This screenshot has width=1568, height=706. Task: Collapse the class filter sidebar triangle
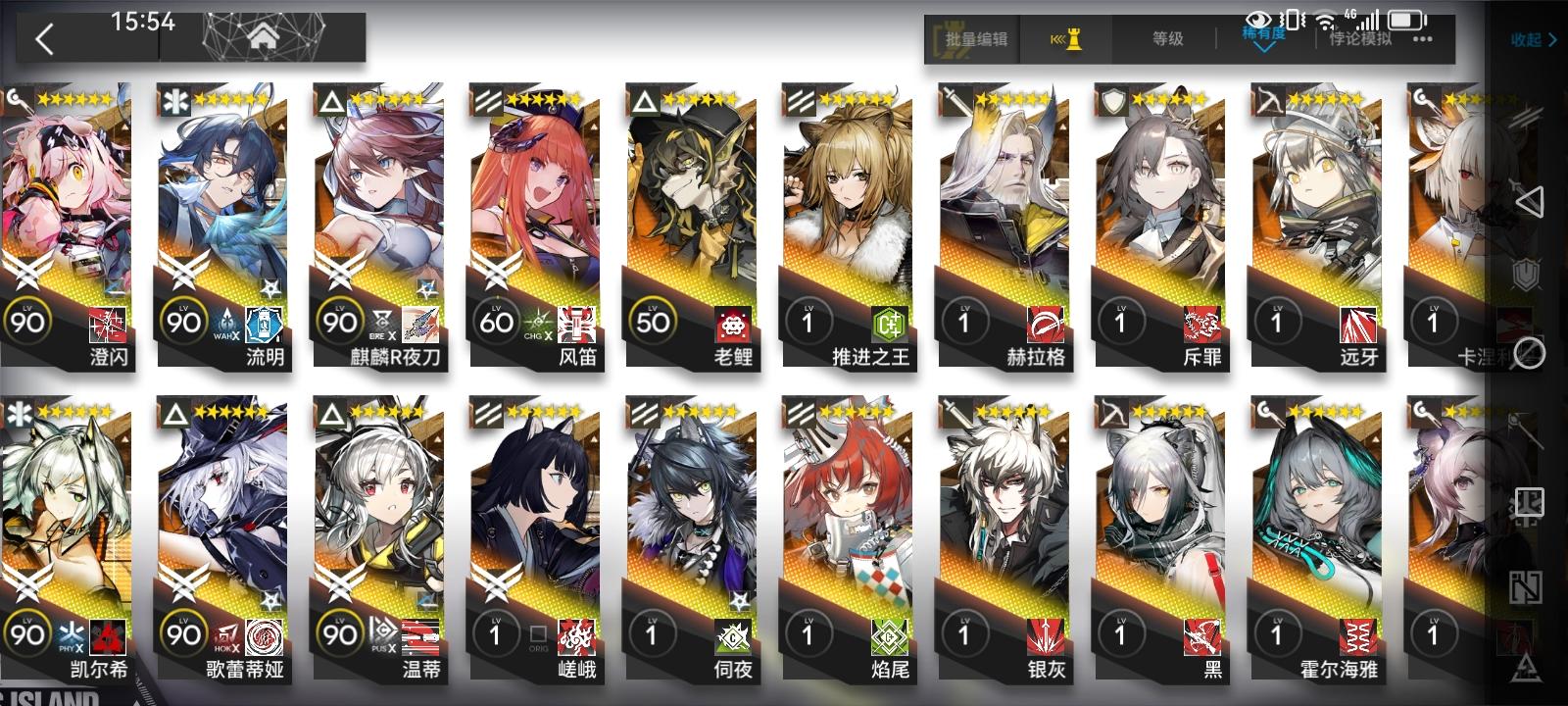(1531, 203)
